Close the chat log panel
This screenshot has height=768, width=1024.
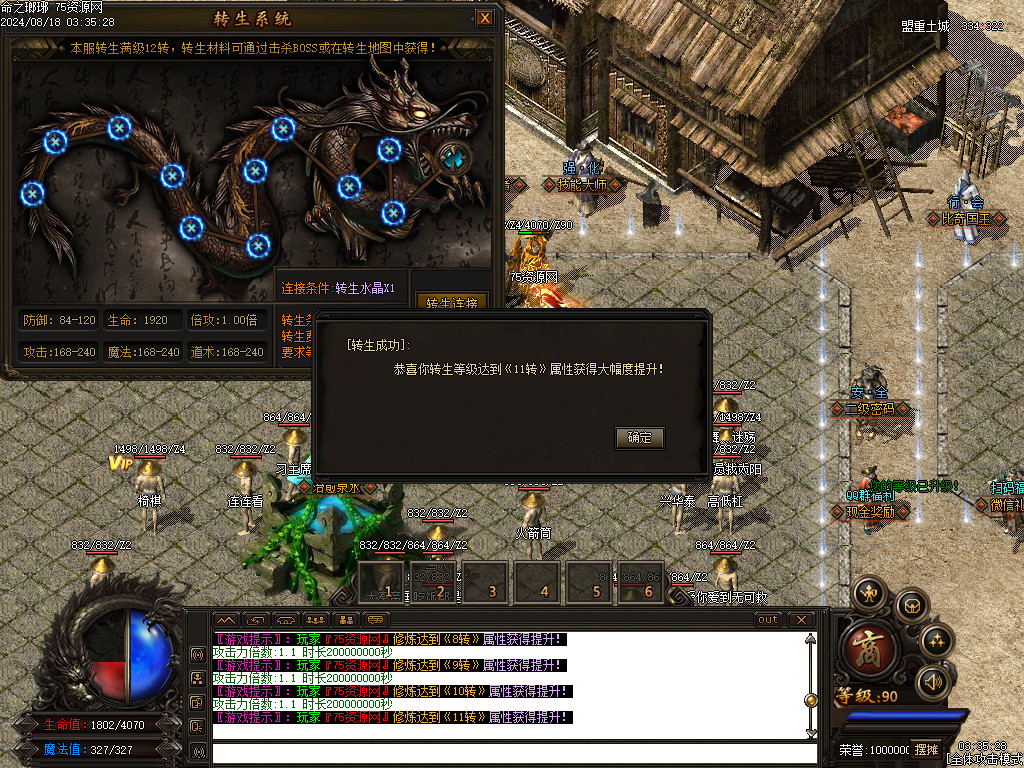801,620
